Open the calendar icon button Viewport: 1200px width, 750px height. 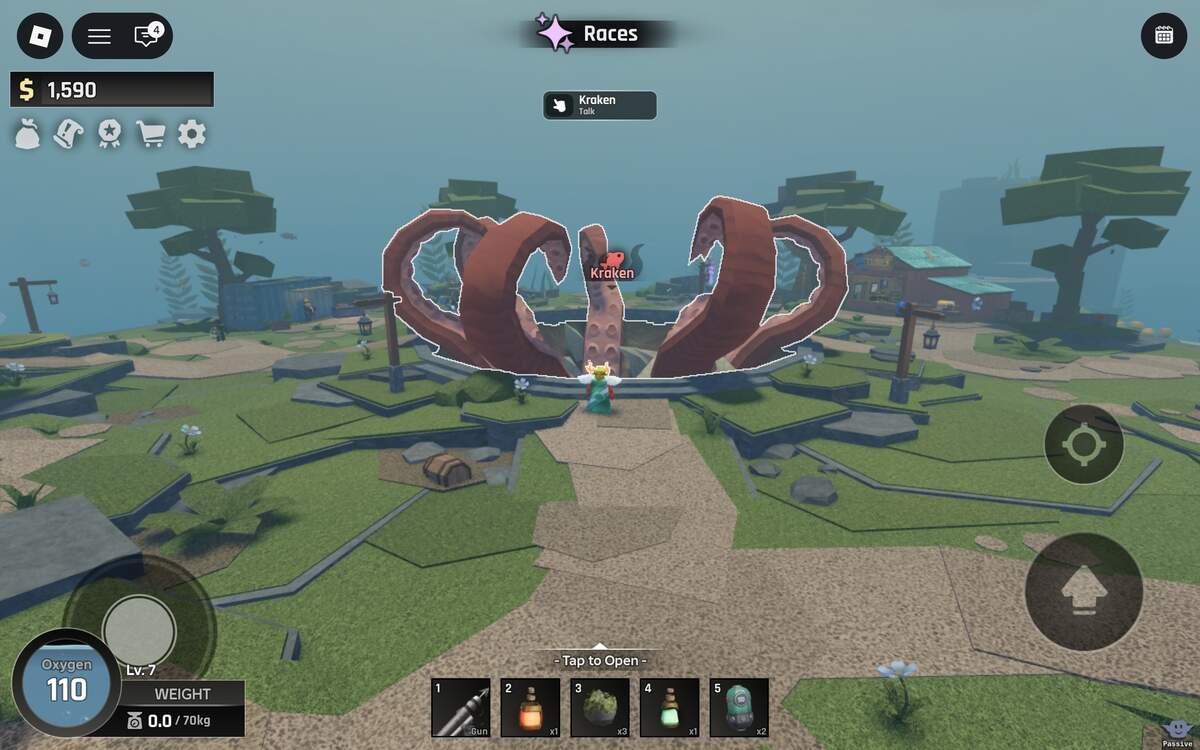click(1163, 36)
